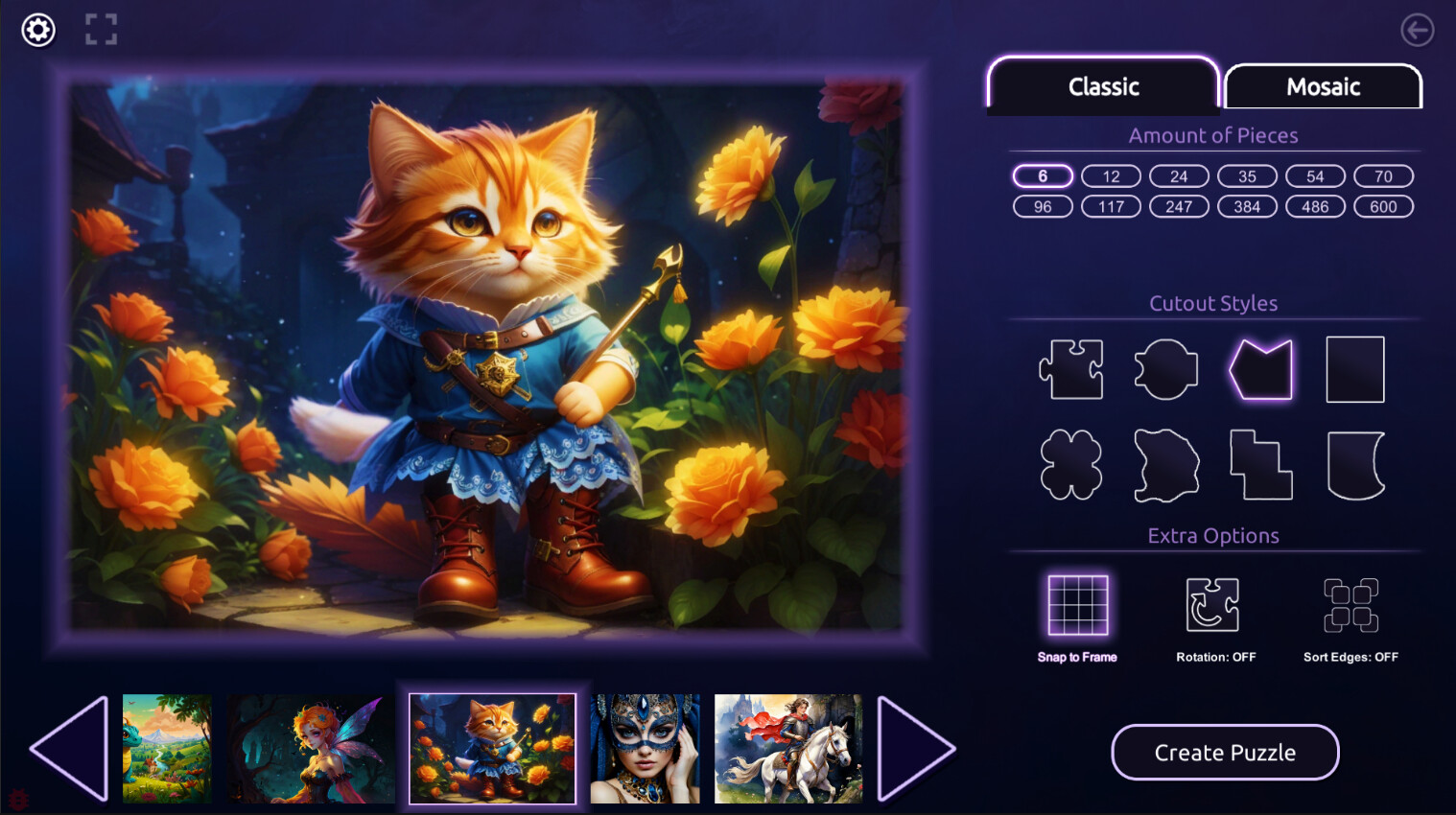Image resolution: width=1456 pixels, height=815 pixels.
Task: Toggle Snap to Frame option
Action: coord(1076,602)
